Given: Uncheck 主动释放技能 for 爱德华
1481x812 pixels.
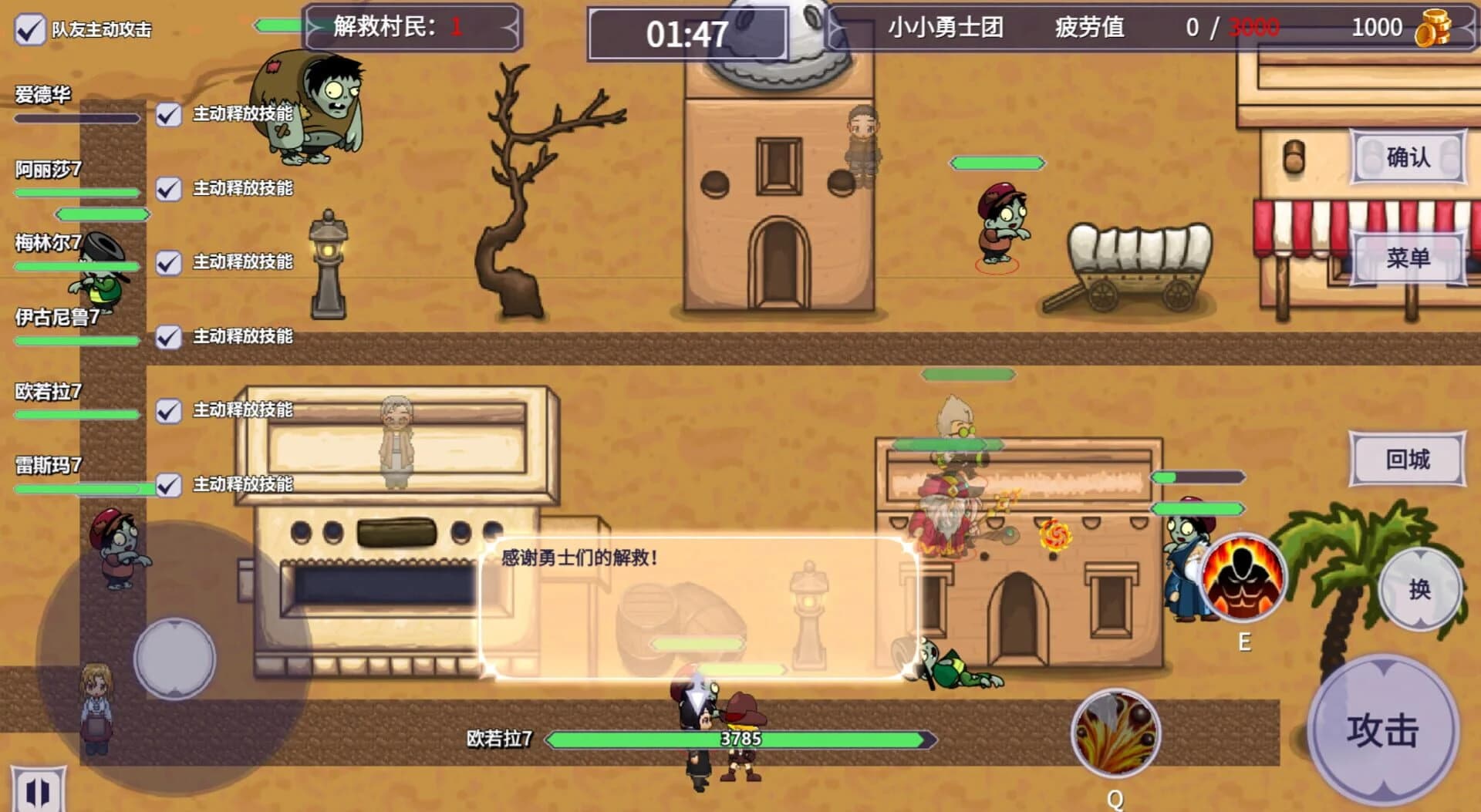Looking at the screenshot, I should point(165,116).
